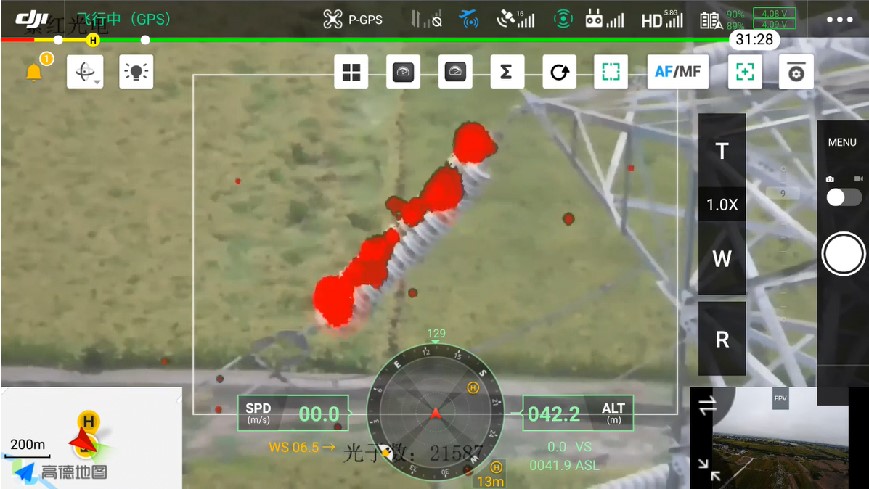Select the sigma symbol tool

507,72
